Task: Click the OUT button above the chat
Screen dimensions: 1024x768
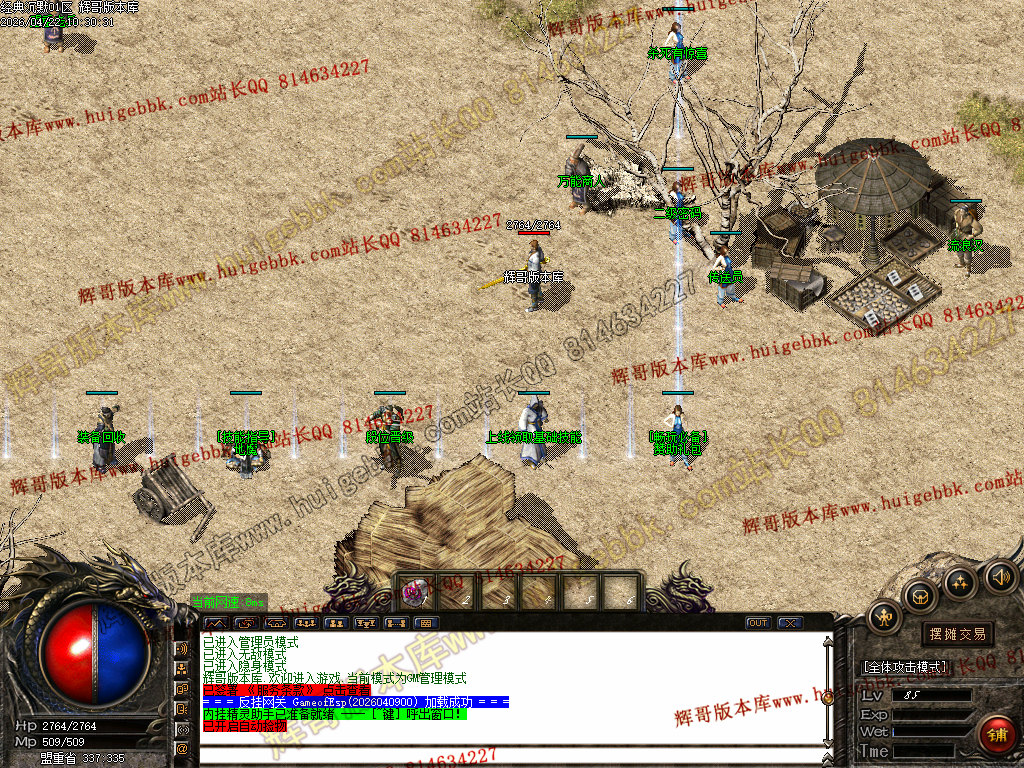Action: 759,623
